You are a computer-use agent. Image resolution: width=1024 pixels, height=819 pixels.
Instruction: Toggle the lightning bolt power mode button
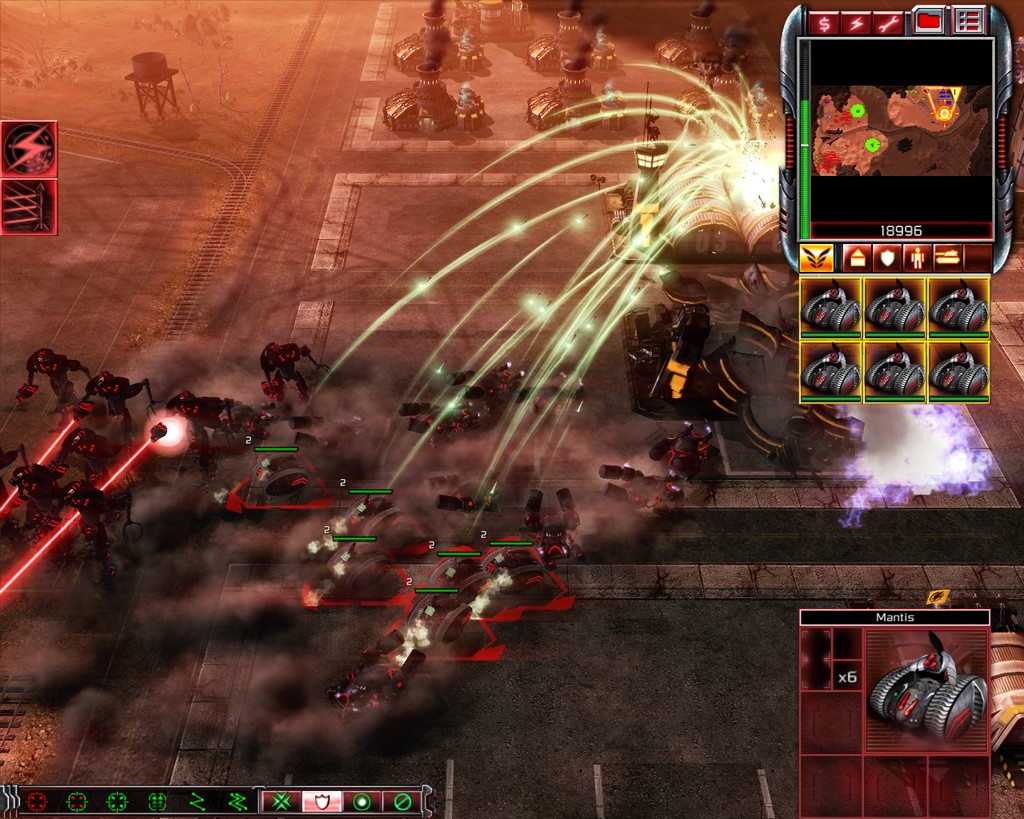coord(858,21)
